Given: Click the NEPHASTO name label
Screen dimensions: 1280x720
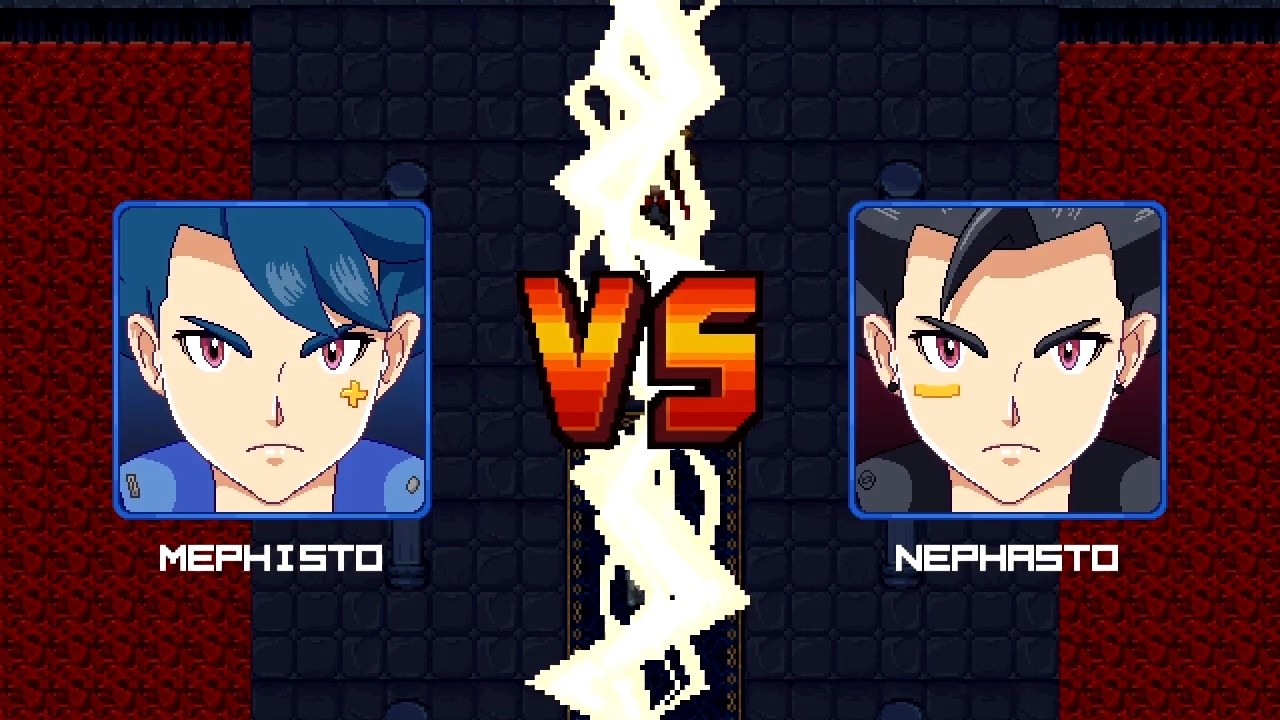Looking at the screenshot, I should coord(1008,558).
